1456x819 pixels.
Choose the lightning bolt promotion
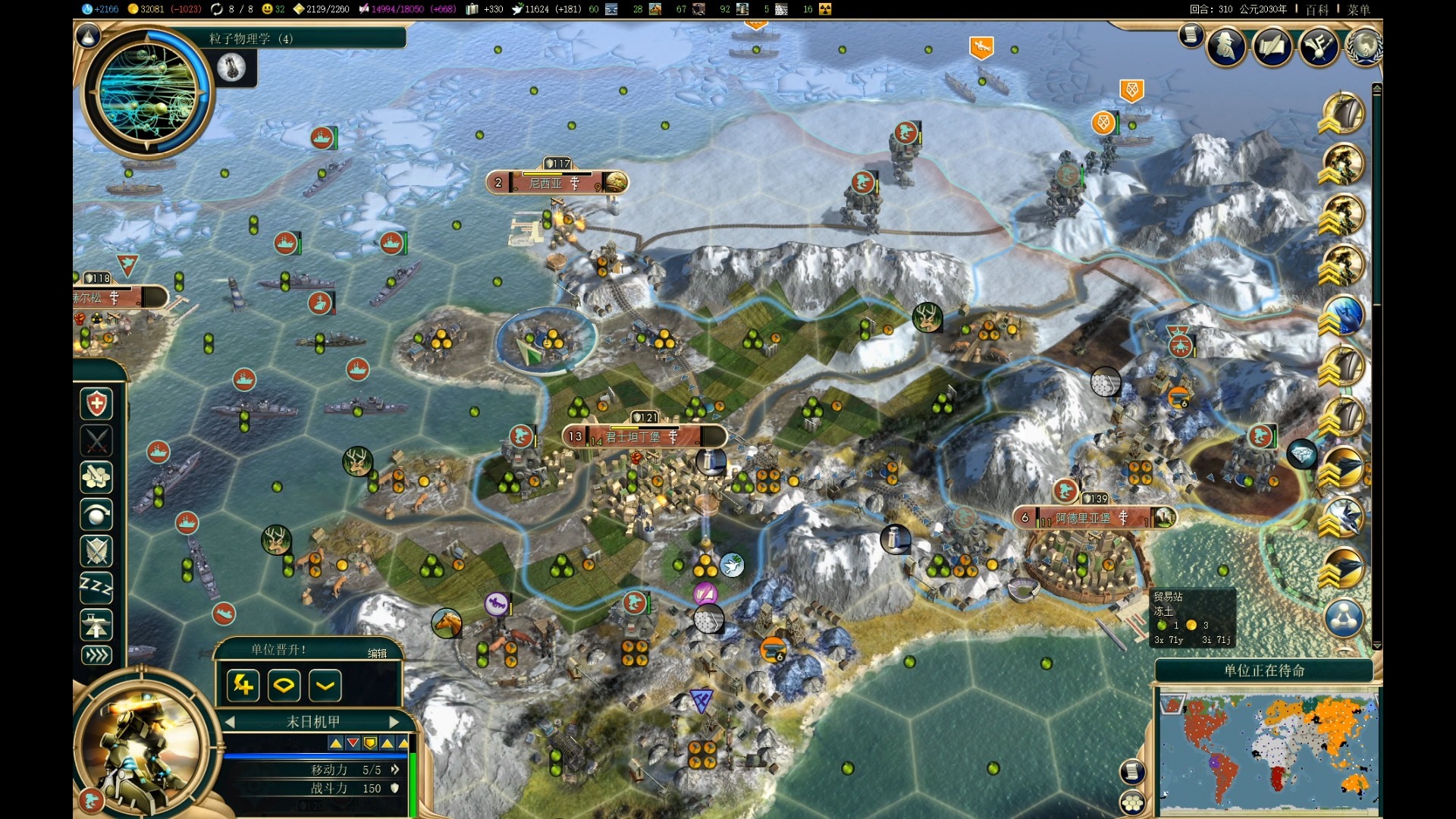(243, 686)
